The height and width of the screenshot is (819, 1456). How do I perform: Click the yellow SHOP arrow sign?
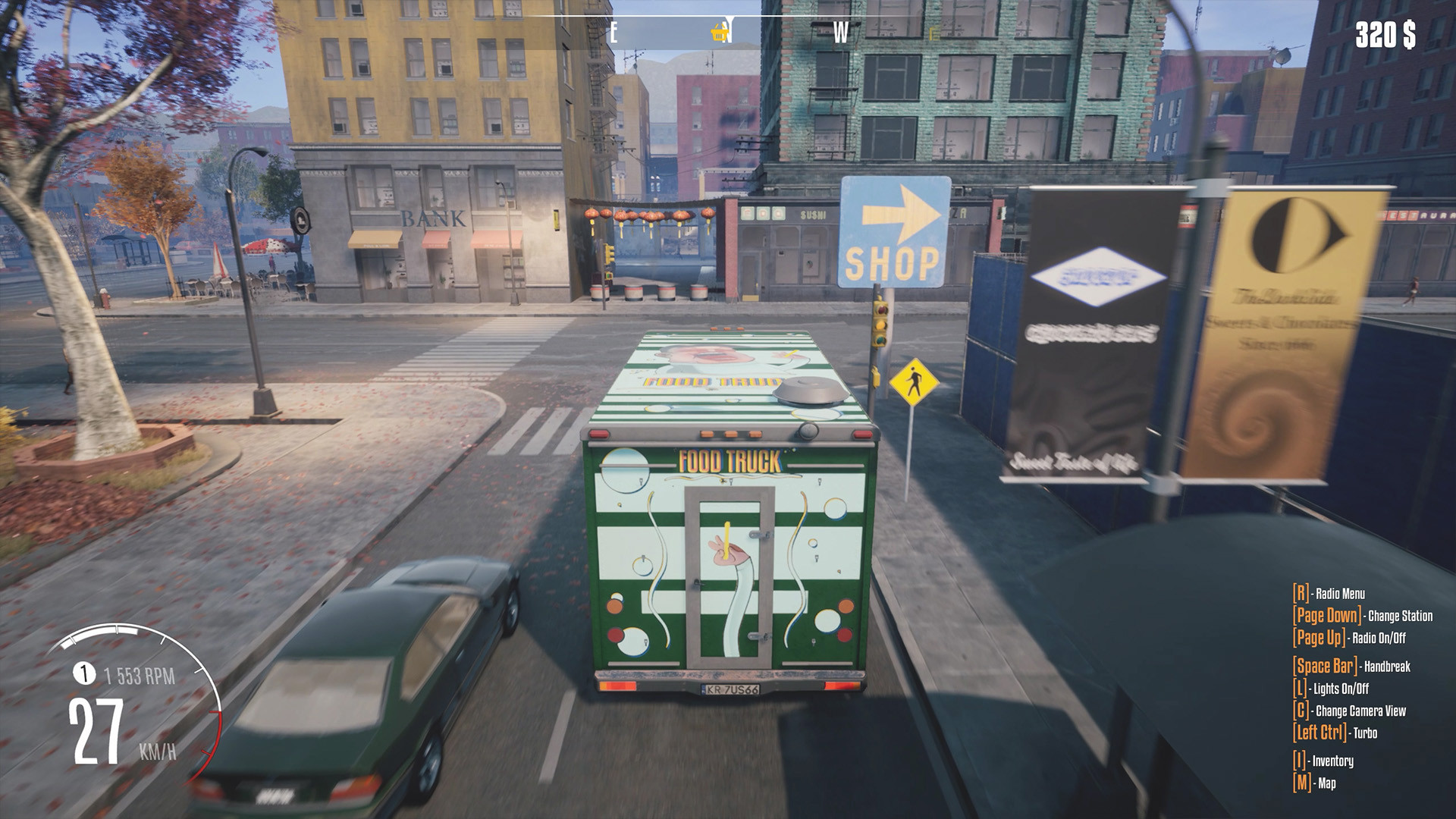pos(896,229)
